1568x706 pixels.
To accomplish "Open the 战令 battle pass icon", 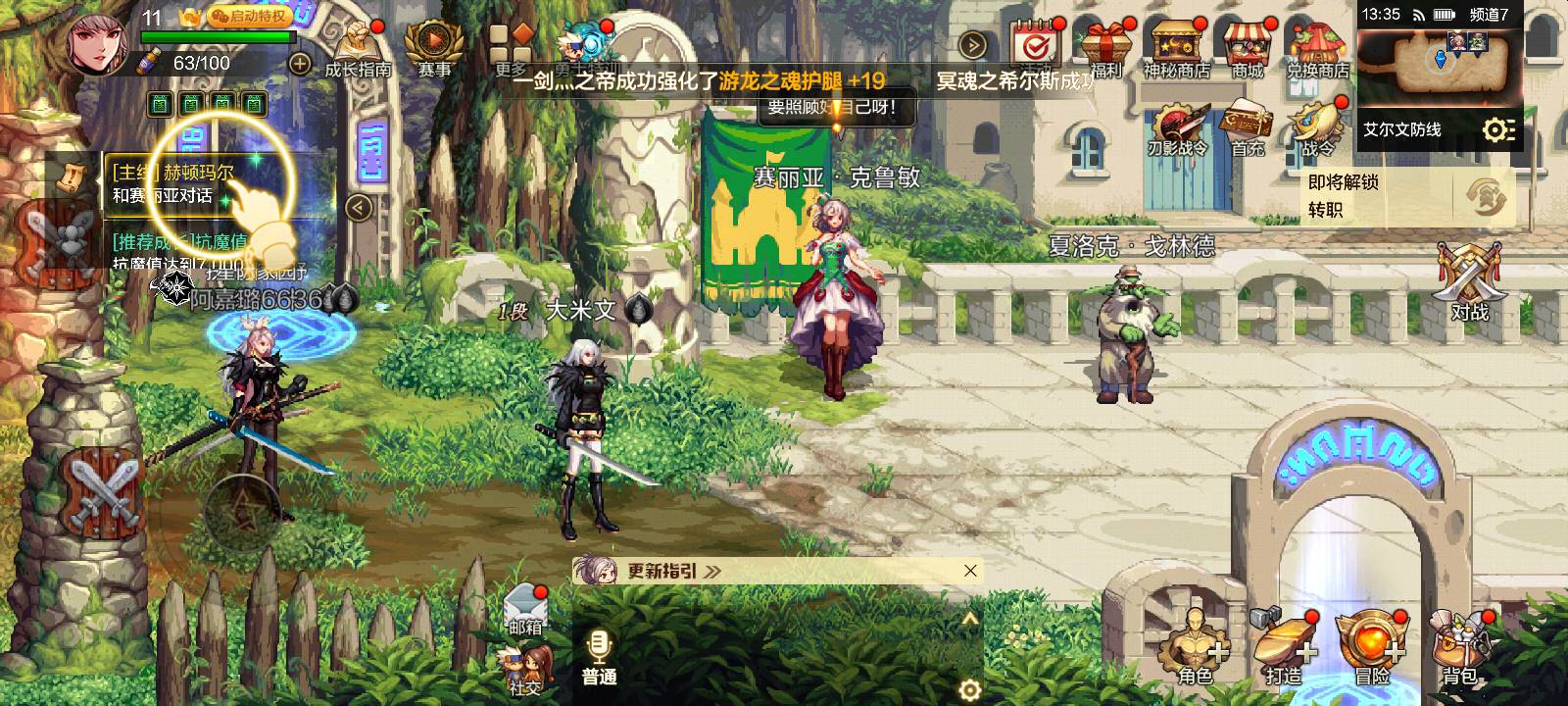I will pyautogui.click(x=1317, y=128).
